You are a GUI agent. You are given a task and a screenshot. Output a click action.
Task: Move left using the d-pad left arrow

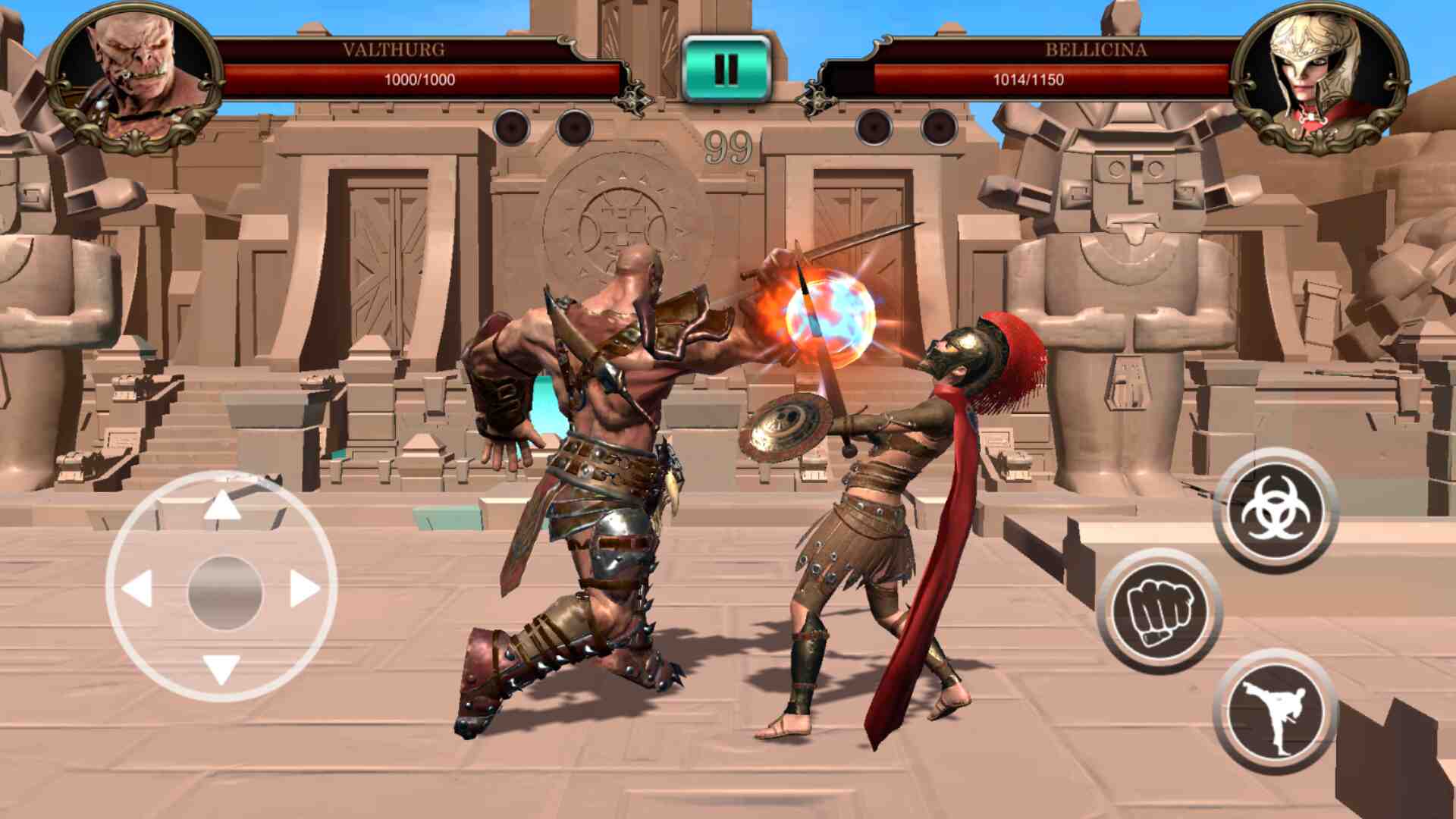[138, 588]
